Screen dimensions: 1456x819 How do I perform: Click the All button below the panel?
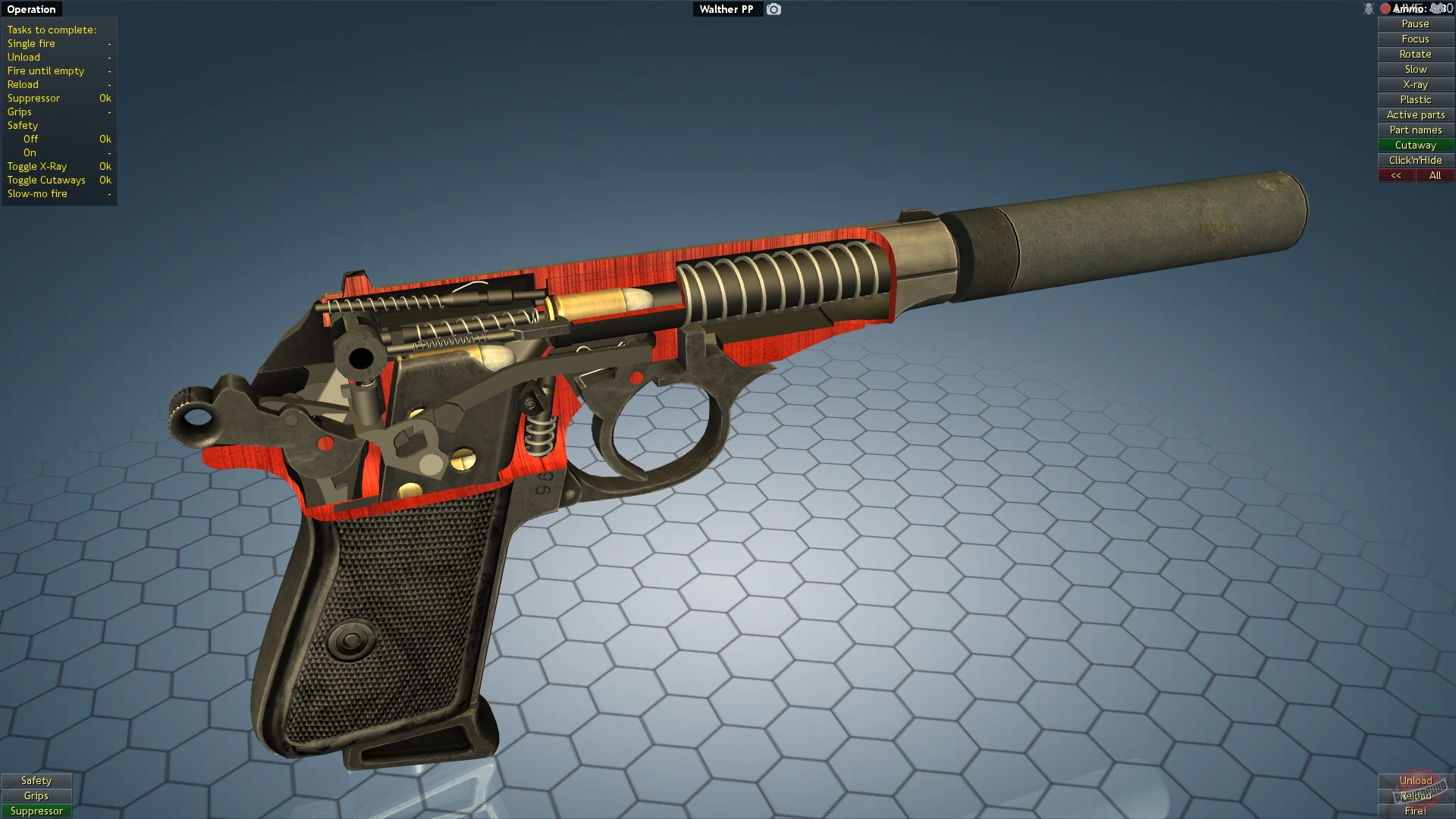coord(1436,175)
